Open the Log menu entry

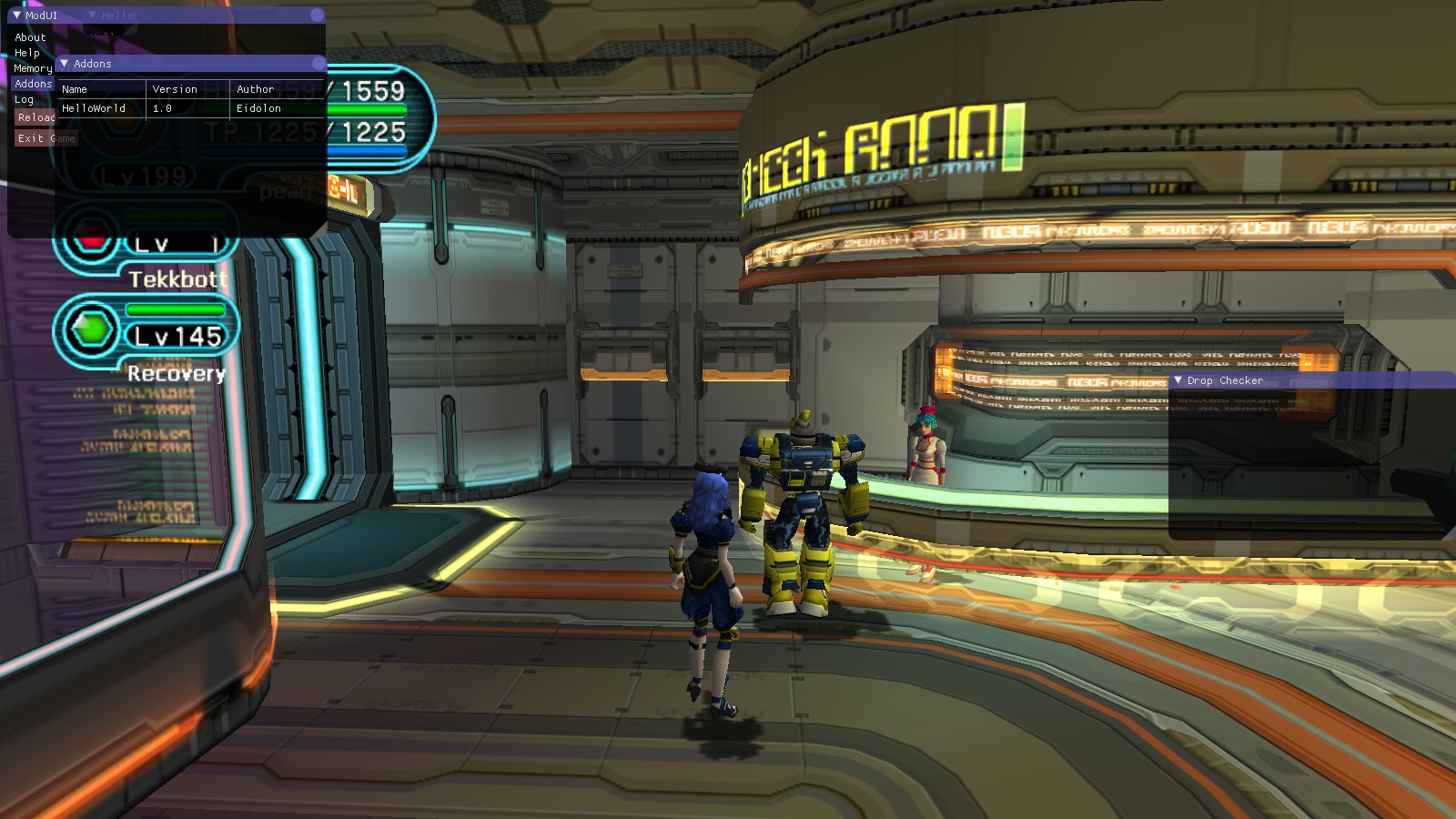(24, 99)
